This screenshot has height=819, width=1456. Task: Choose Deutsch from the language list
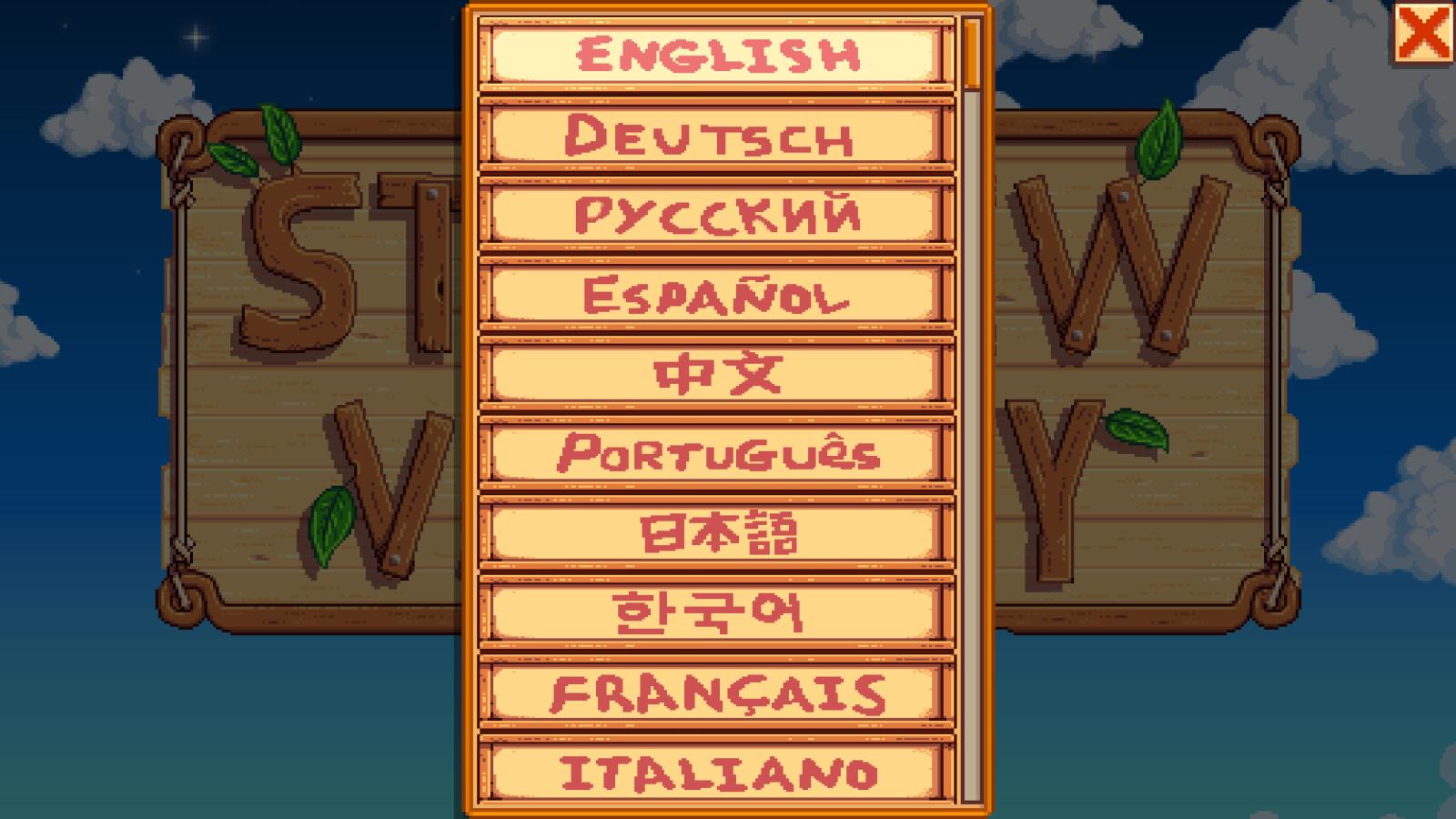[719, 136]
